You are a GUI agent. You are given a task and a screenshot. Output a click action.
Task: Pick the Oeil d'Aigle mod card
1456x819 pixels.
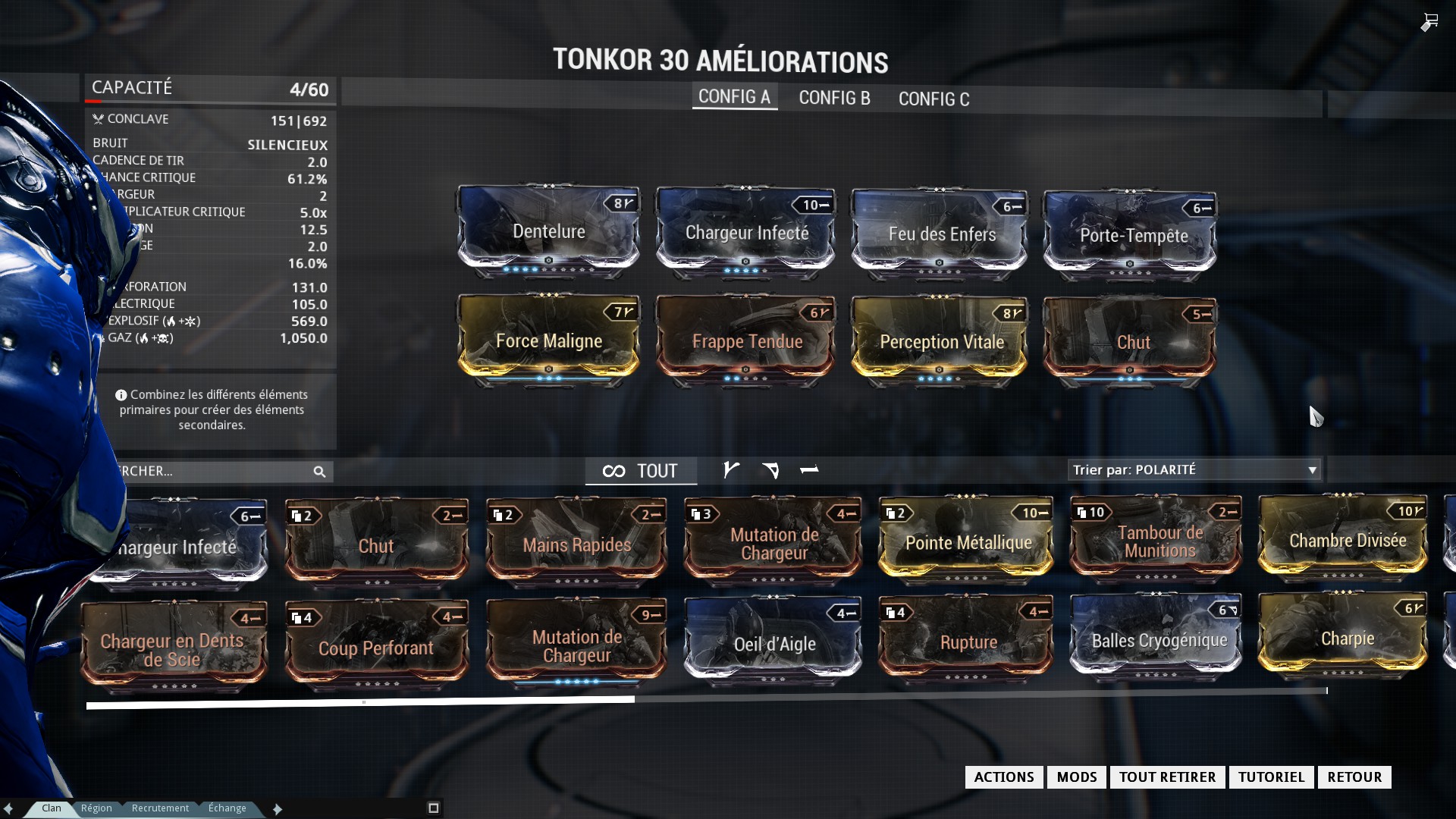click(773, 644)
